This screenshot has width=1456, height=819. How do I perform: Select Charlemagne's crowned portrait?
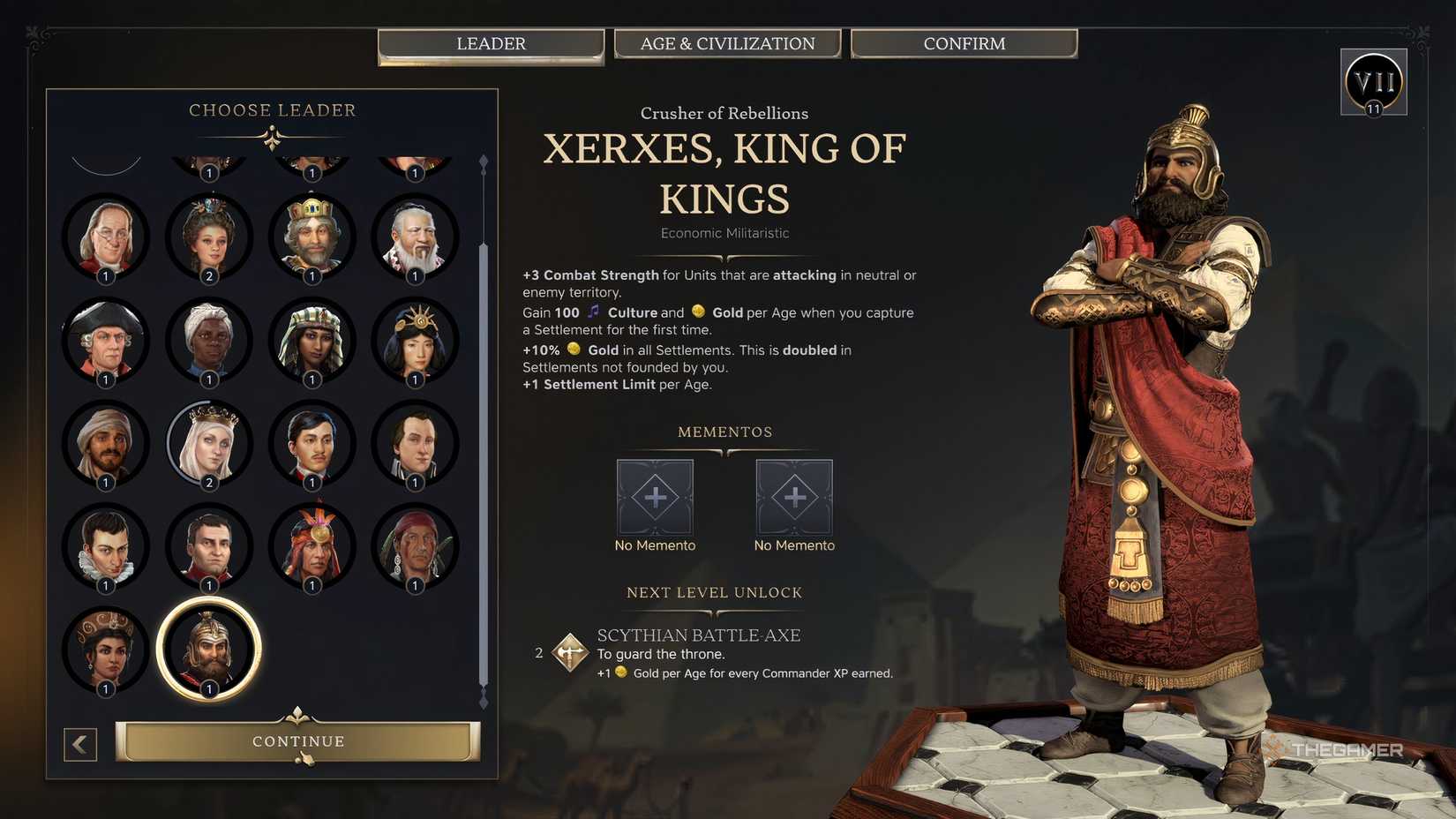(x=311, y=237)
